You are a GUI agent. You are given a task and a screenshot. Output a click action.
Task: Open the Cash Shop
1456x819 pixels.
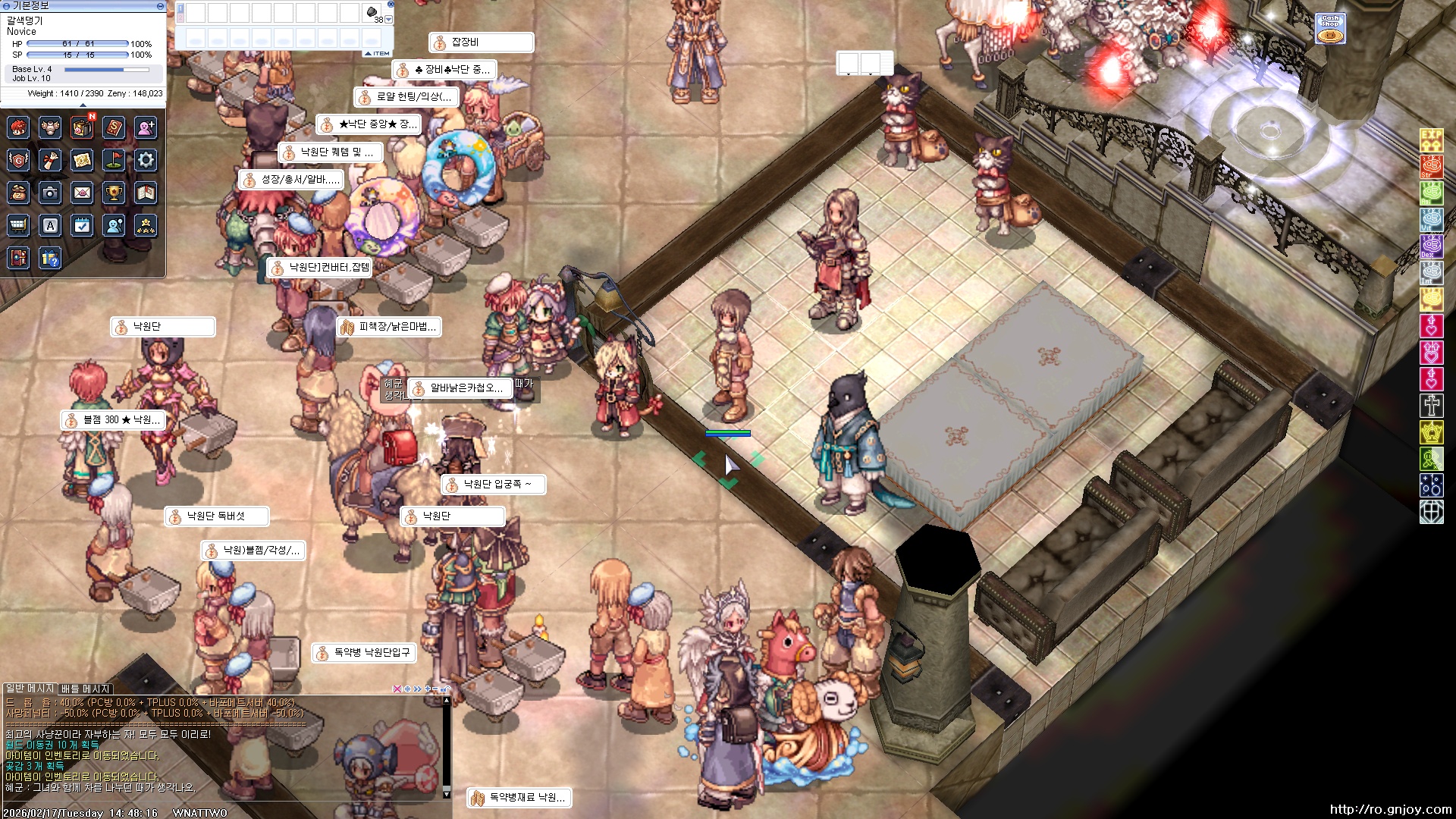click(x=1329, y=30)
